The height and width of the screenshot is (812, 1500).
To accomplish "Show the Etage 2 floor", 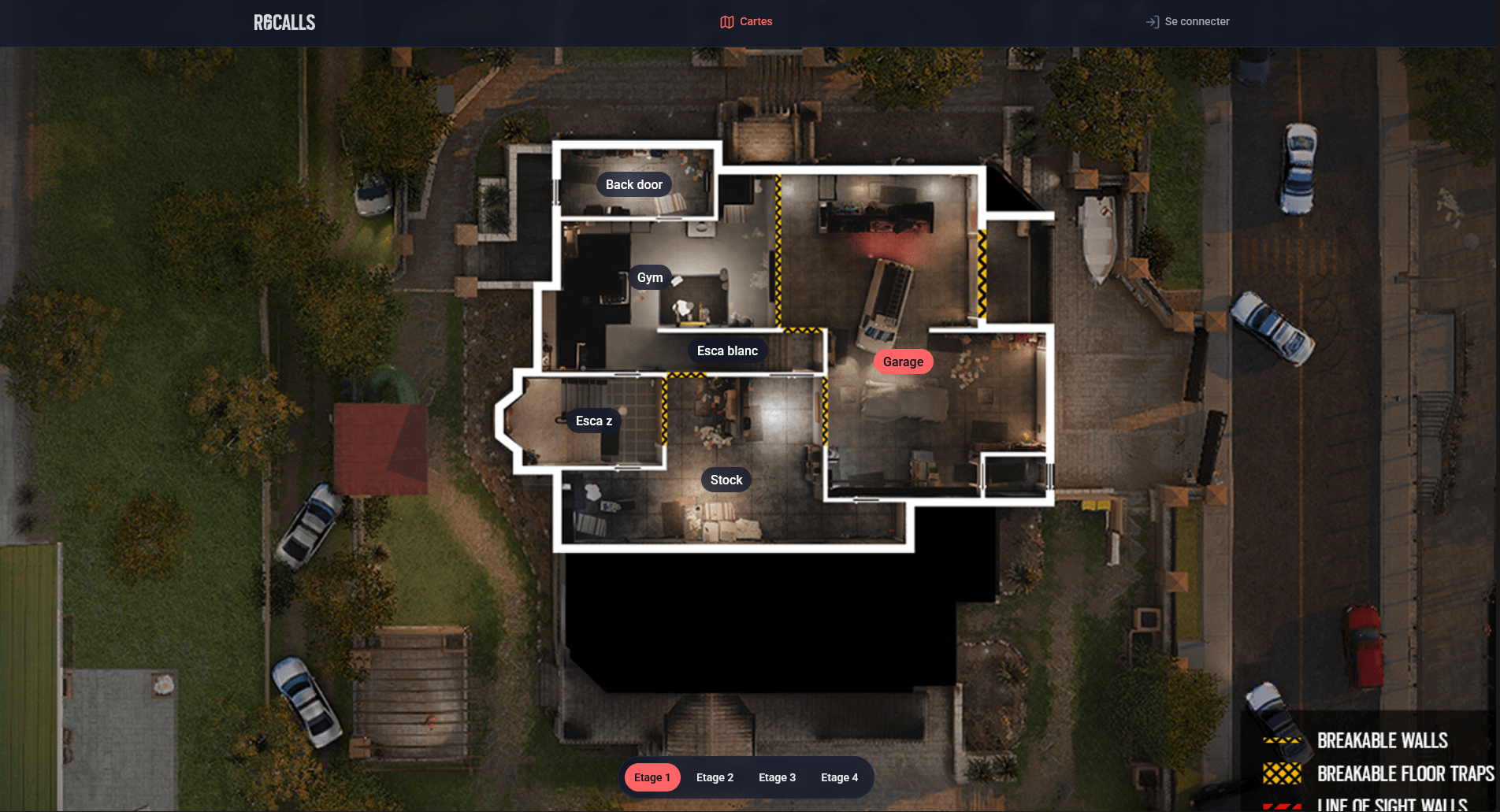I will click(x=715, y=777).
